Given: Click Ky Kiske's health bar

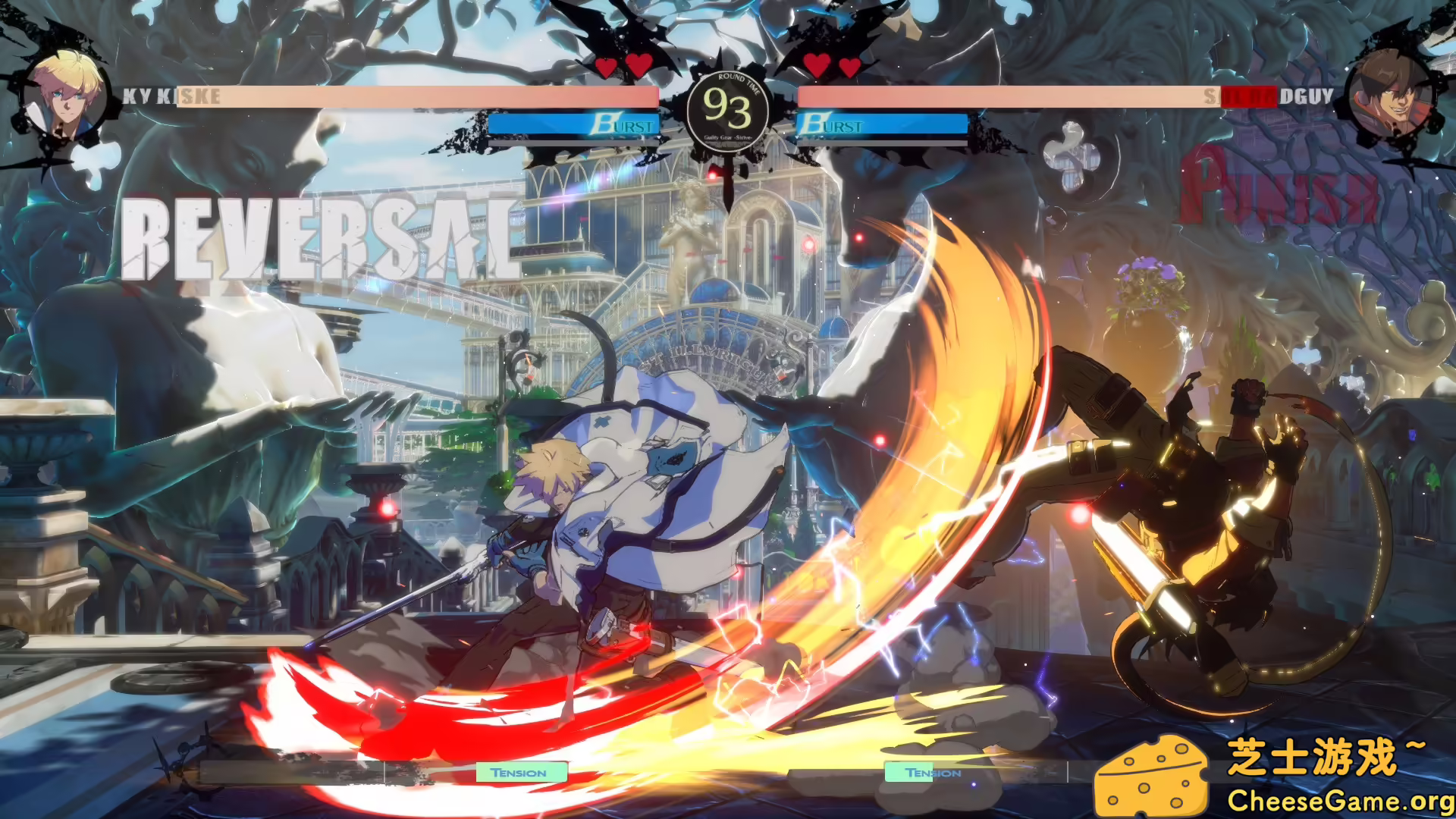Looking at the screenshot, I should point(417,96).
